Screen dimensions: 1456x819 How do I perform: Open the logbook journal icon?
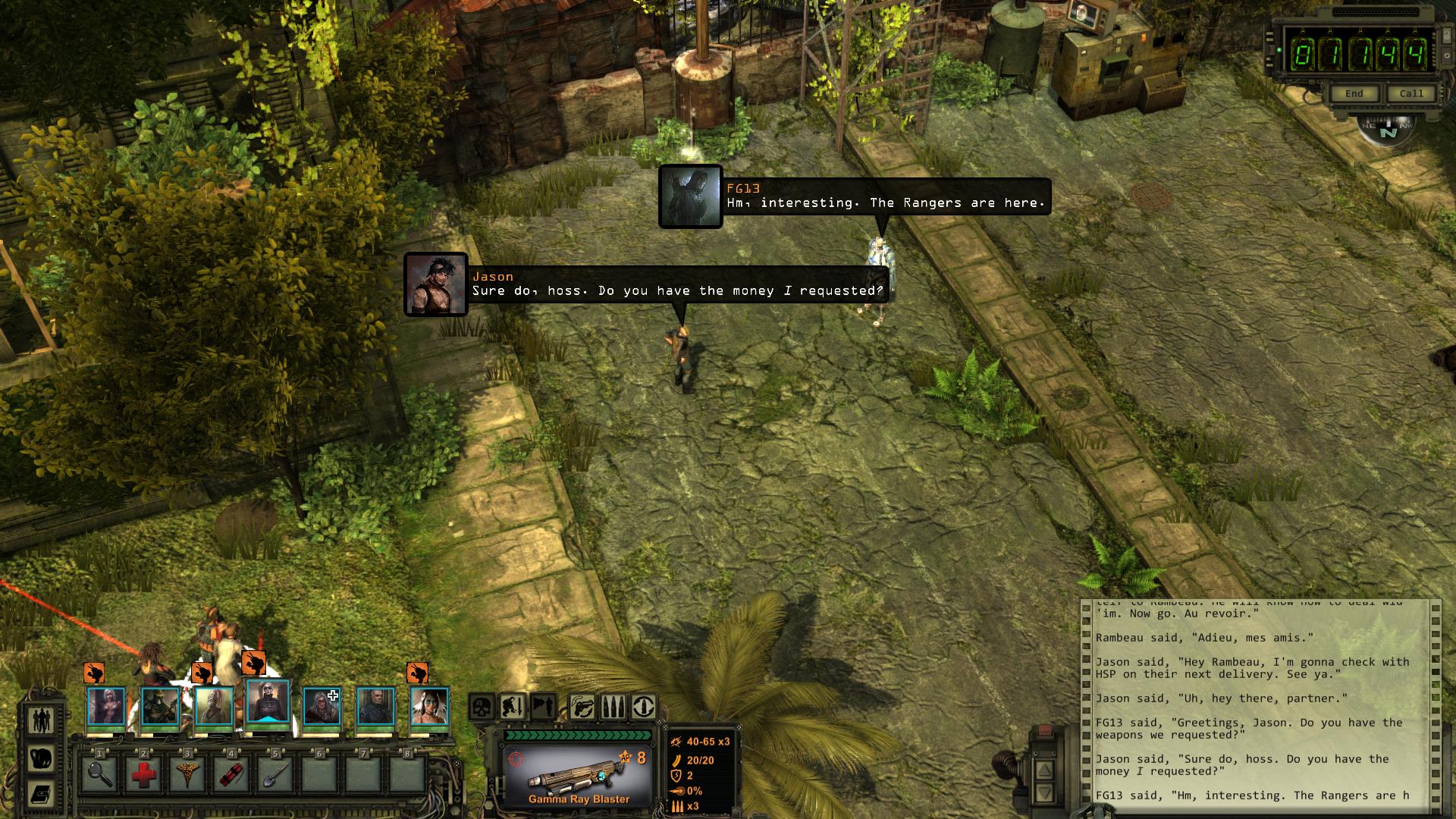pos(42,795)
